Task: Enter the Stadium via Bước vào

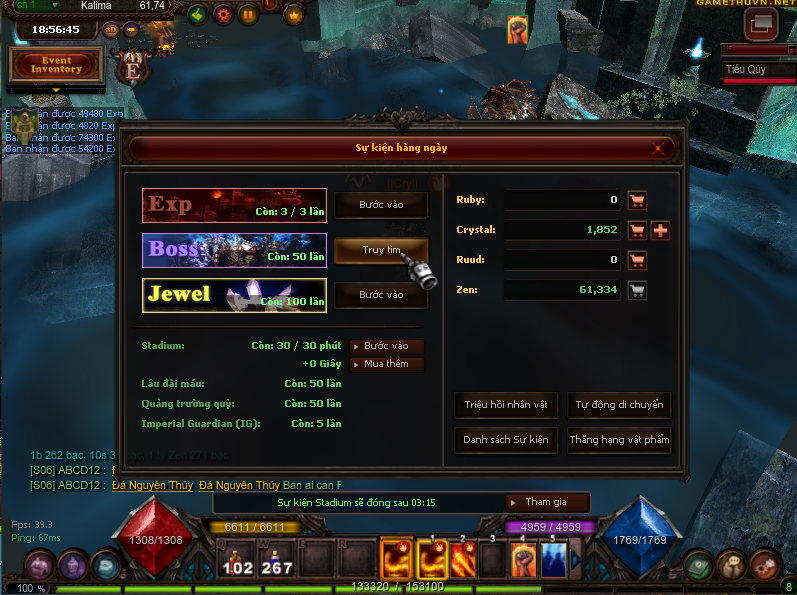Action: pos(387,346)
